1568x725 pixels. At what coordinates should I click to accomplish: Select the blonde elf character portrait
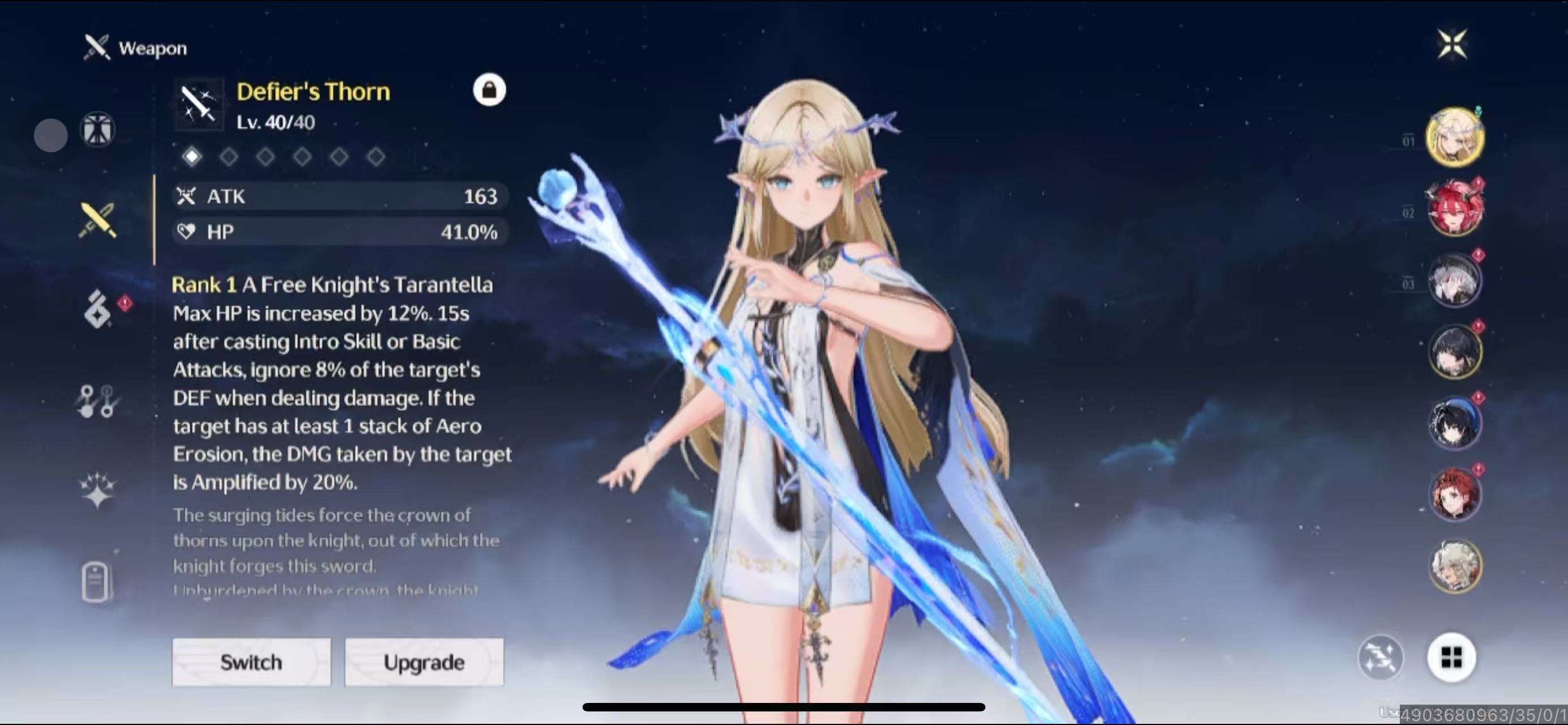click(1455, 137)
